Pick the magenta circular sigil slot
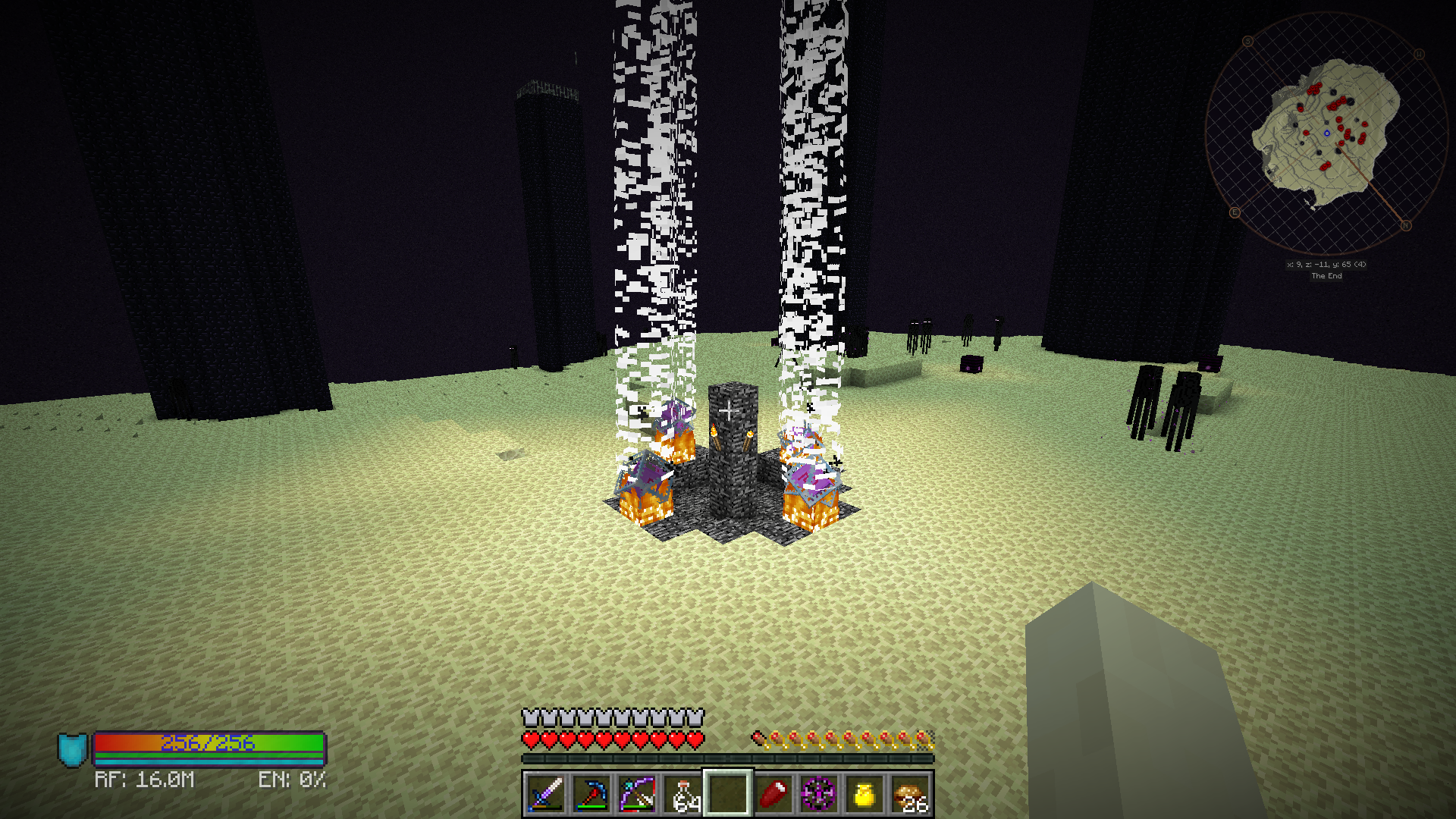This screenshot has width=1456, height=819. pyautogui.click(x=819, y=794)
